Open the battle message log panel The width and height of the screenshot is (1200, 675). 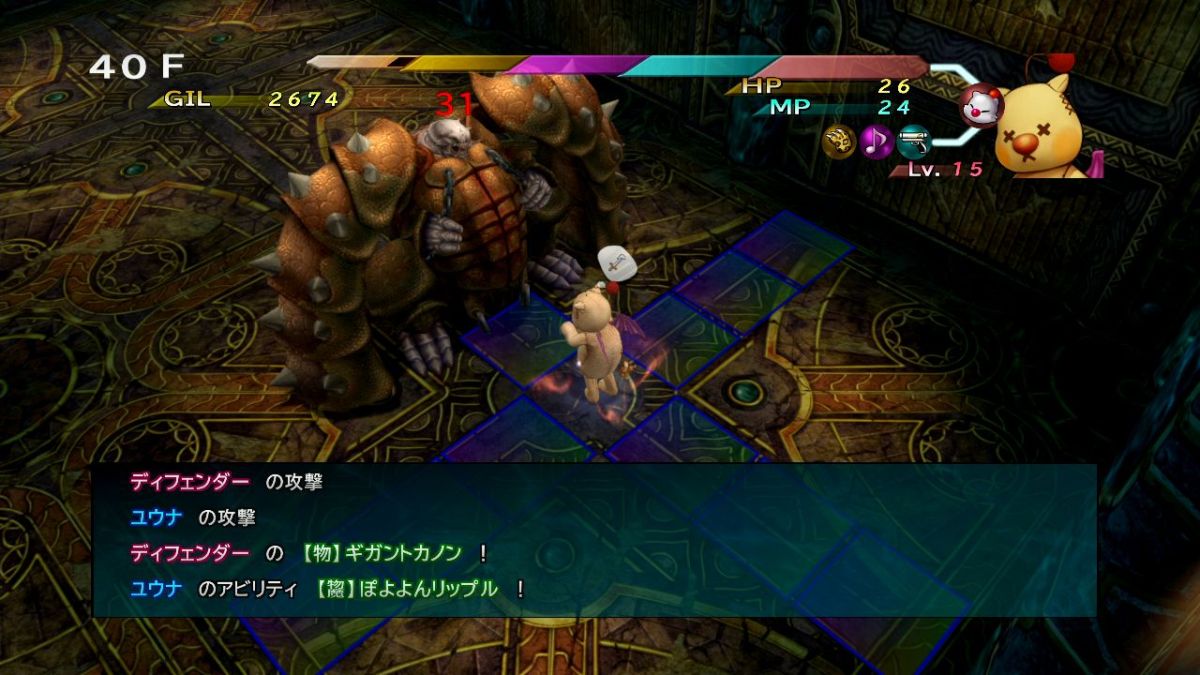point(594,538)
